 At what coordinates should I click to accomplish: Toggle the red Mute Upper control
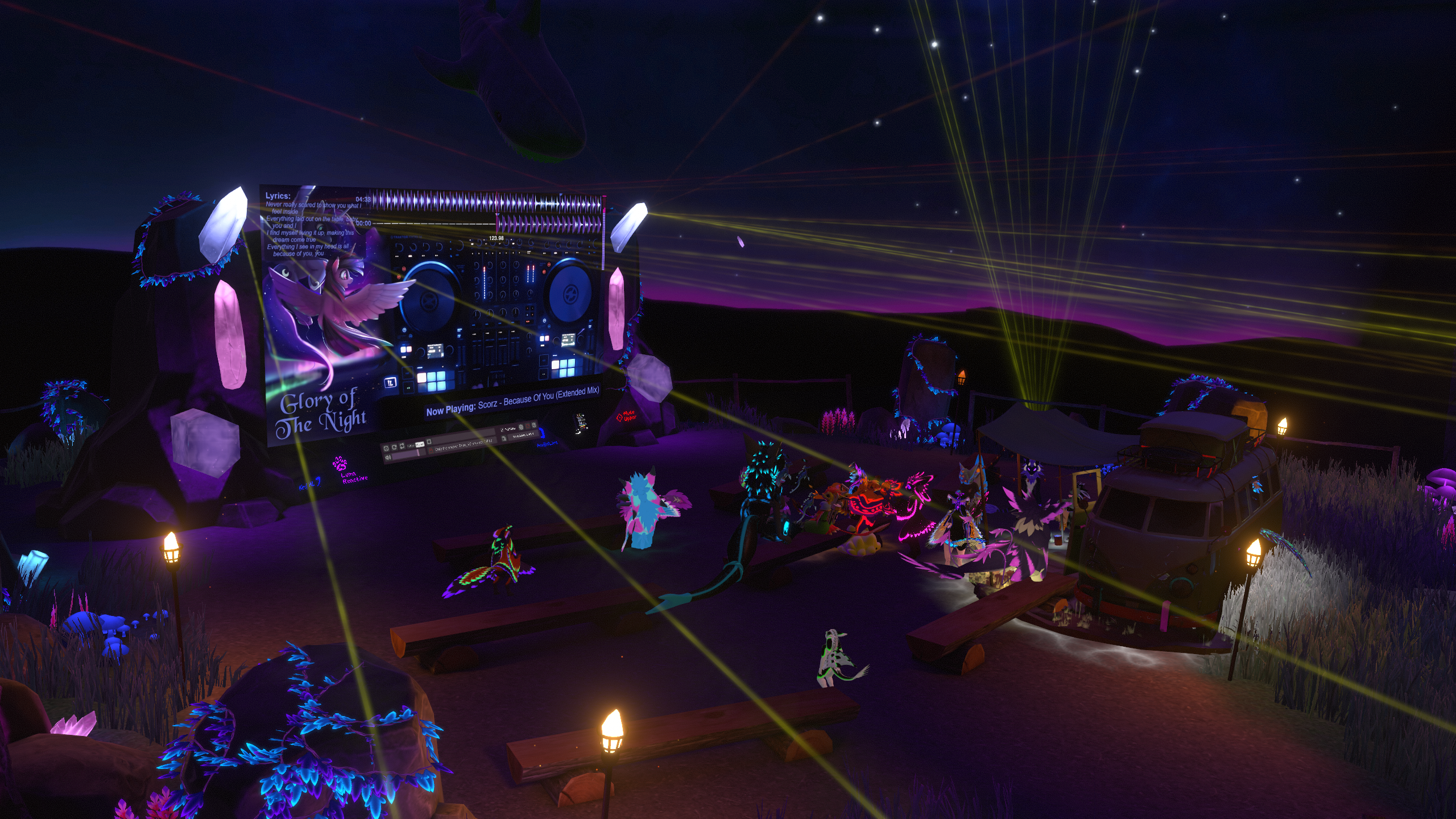point(626,416)
